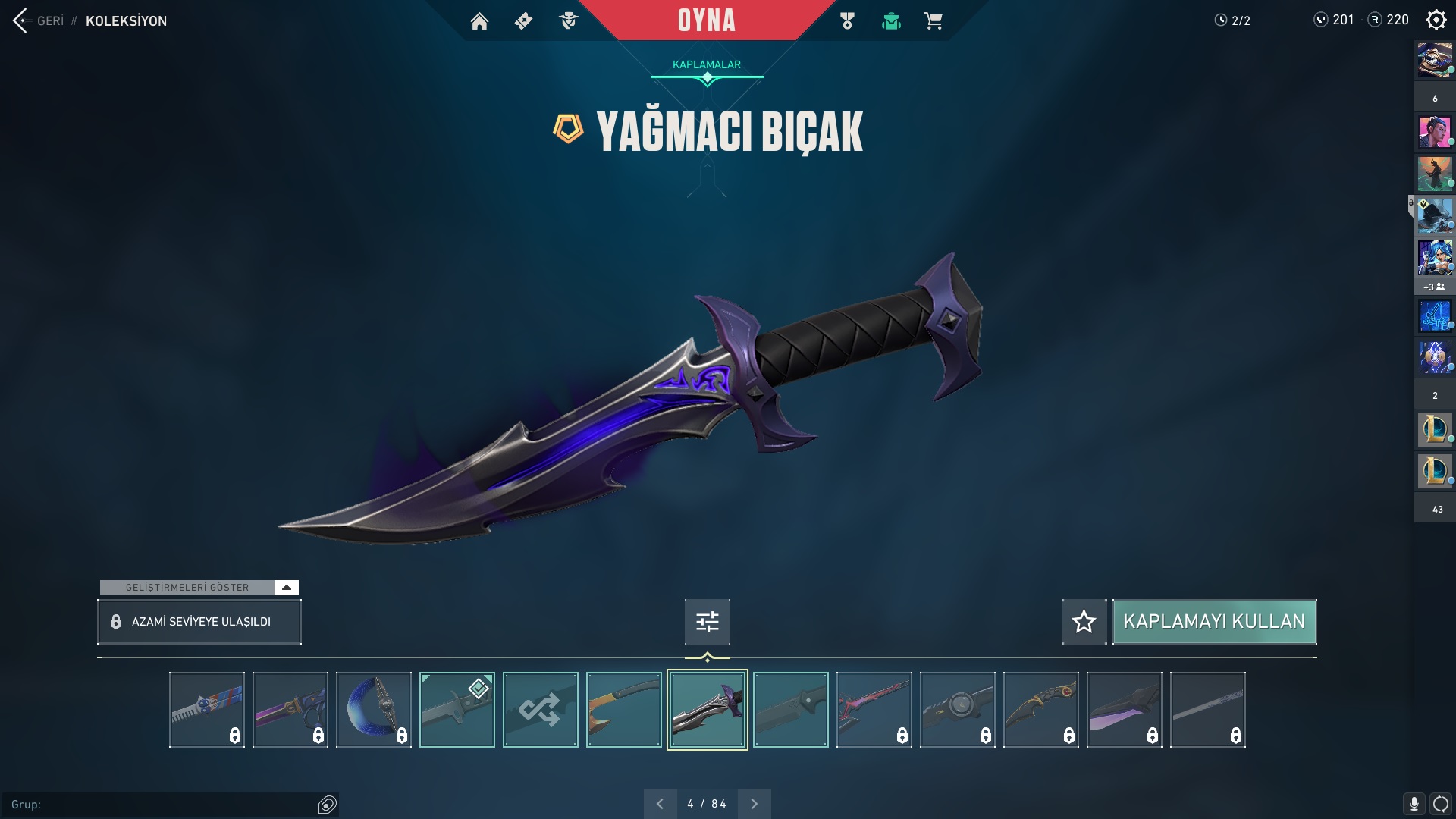
Task: Open the home screen via the house icon
Action: tap(481, 20)
